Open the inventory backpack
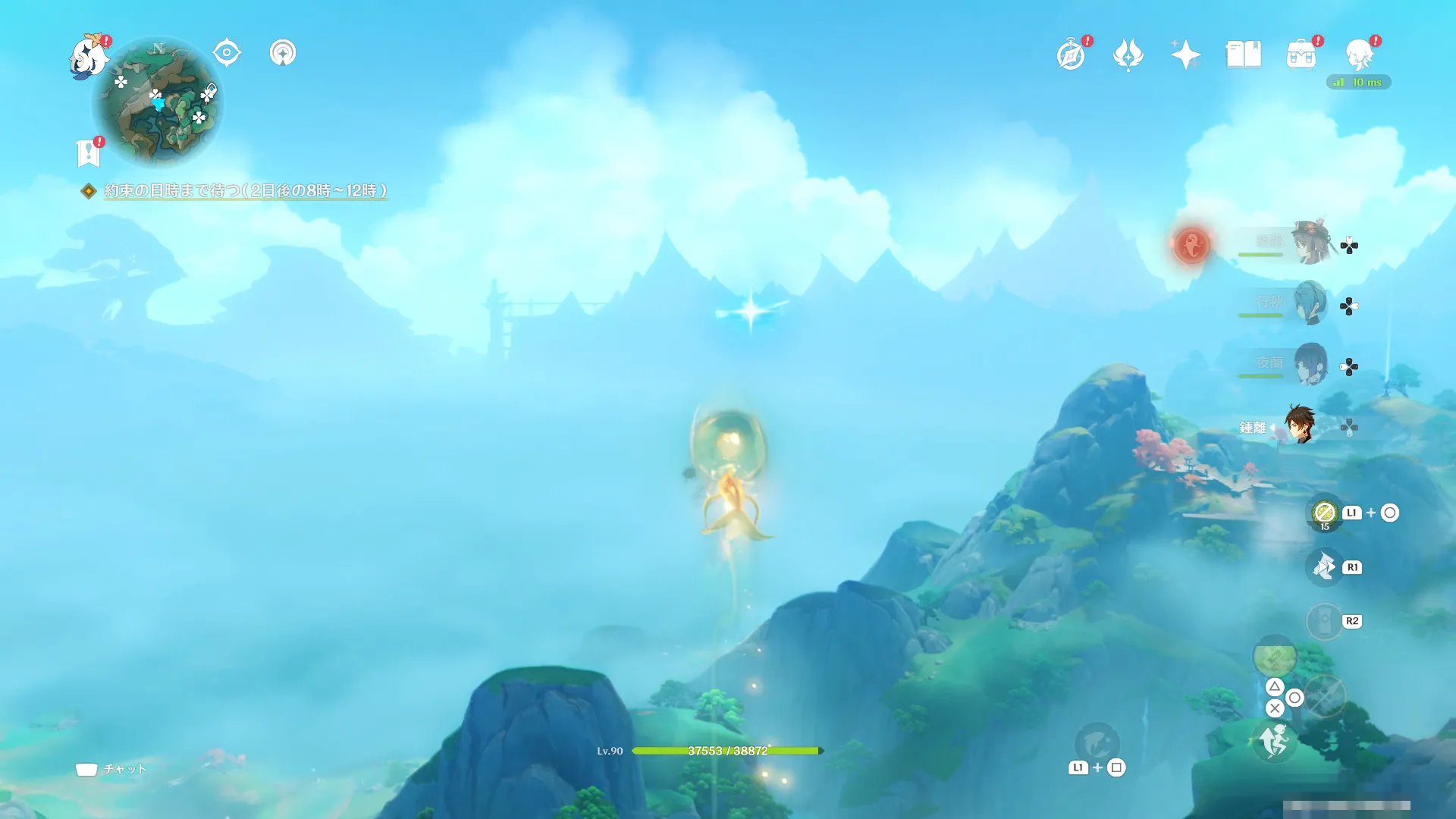1456x819 pixels. [1301, 55]
